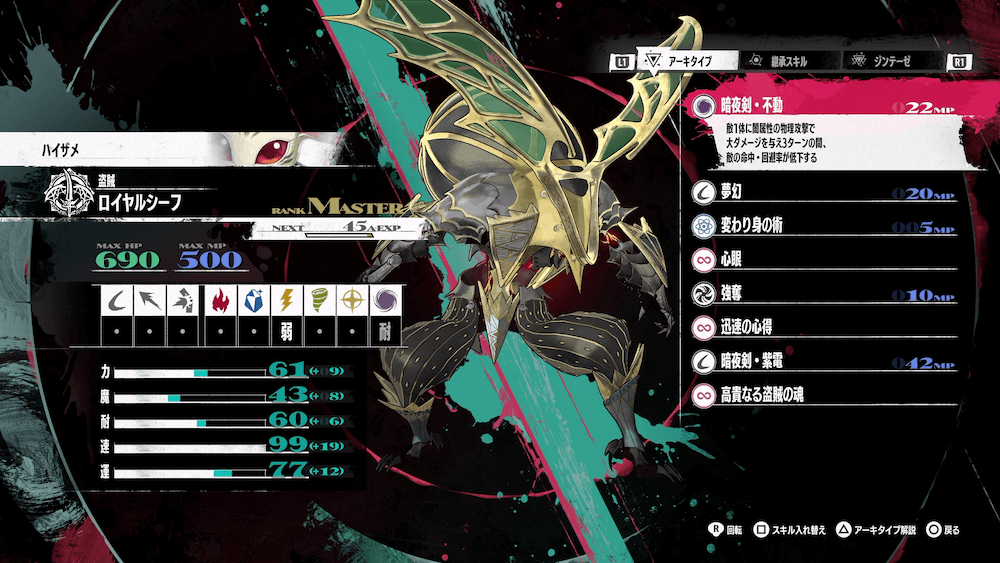Choose the 夢幻 skill row
The height and width of the screenshot is (563, 1000).
820,192
